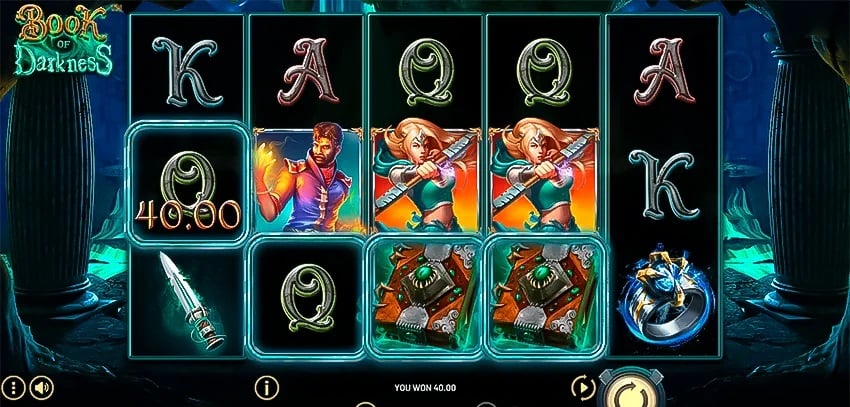Start autoplay with the small play icon
Image resolution: width=850 pixels, height=407 pixels.
(x=583, y=386)
